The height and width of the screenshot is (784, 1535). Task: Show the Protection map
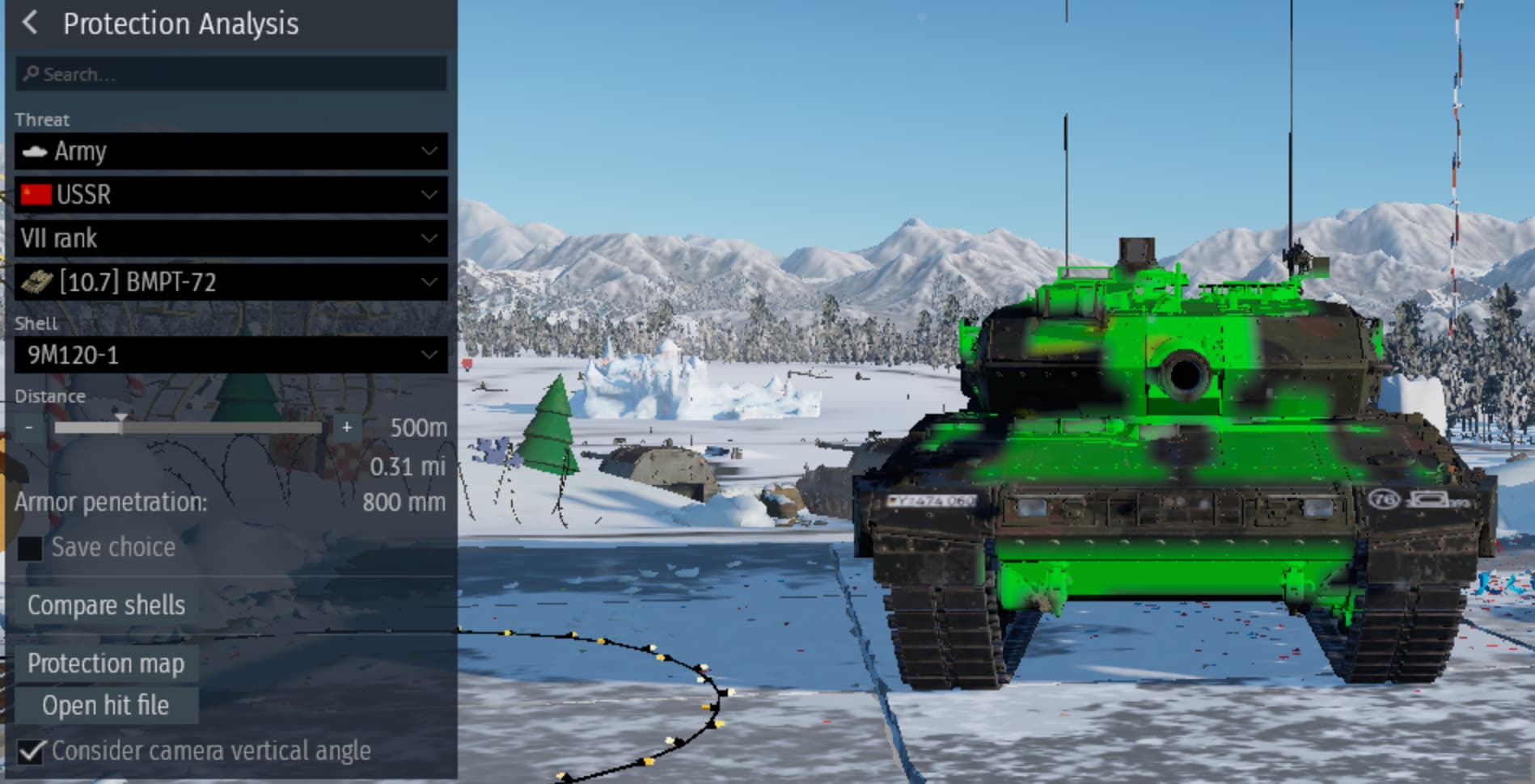click(x=106, y=664)
